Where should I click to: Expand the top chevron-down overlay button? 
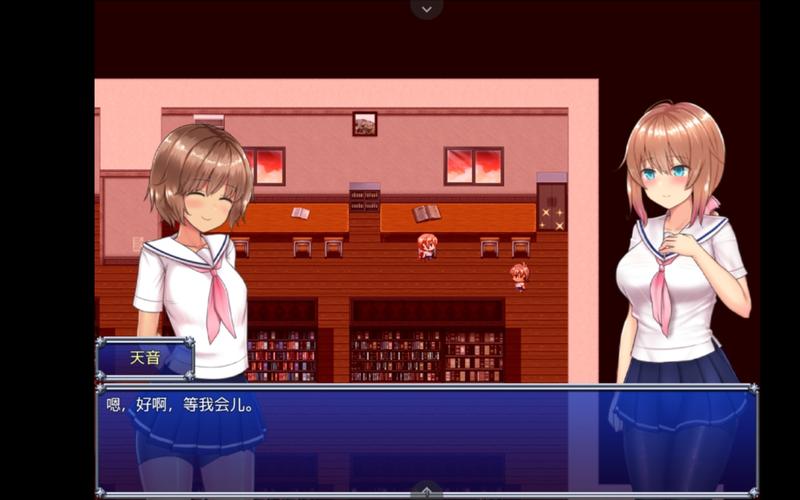click(427, 9)
